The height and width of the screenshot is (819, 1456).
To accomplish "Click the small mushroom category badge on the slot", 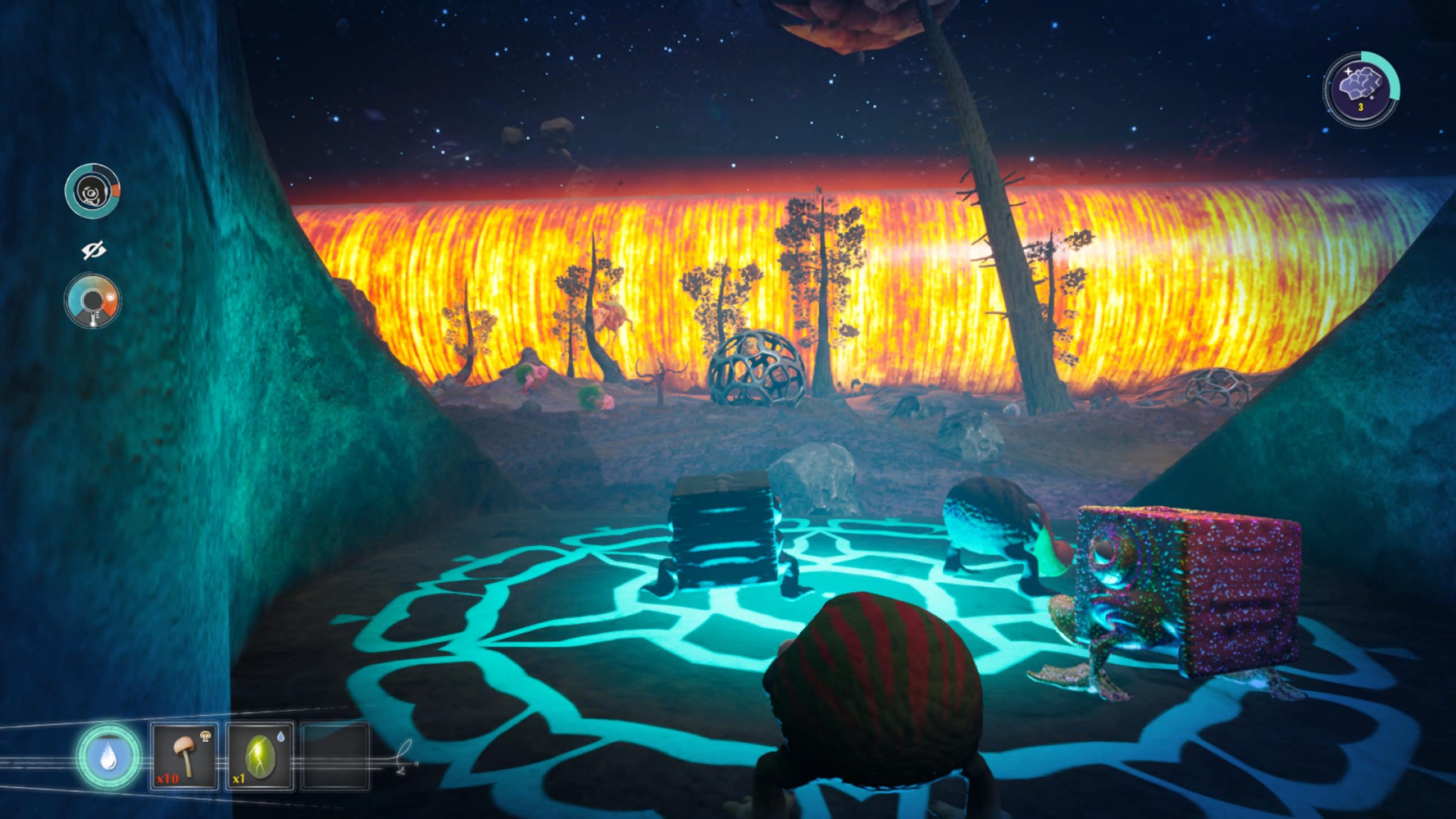I will point(205,737).
